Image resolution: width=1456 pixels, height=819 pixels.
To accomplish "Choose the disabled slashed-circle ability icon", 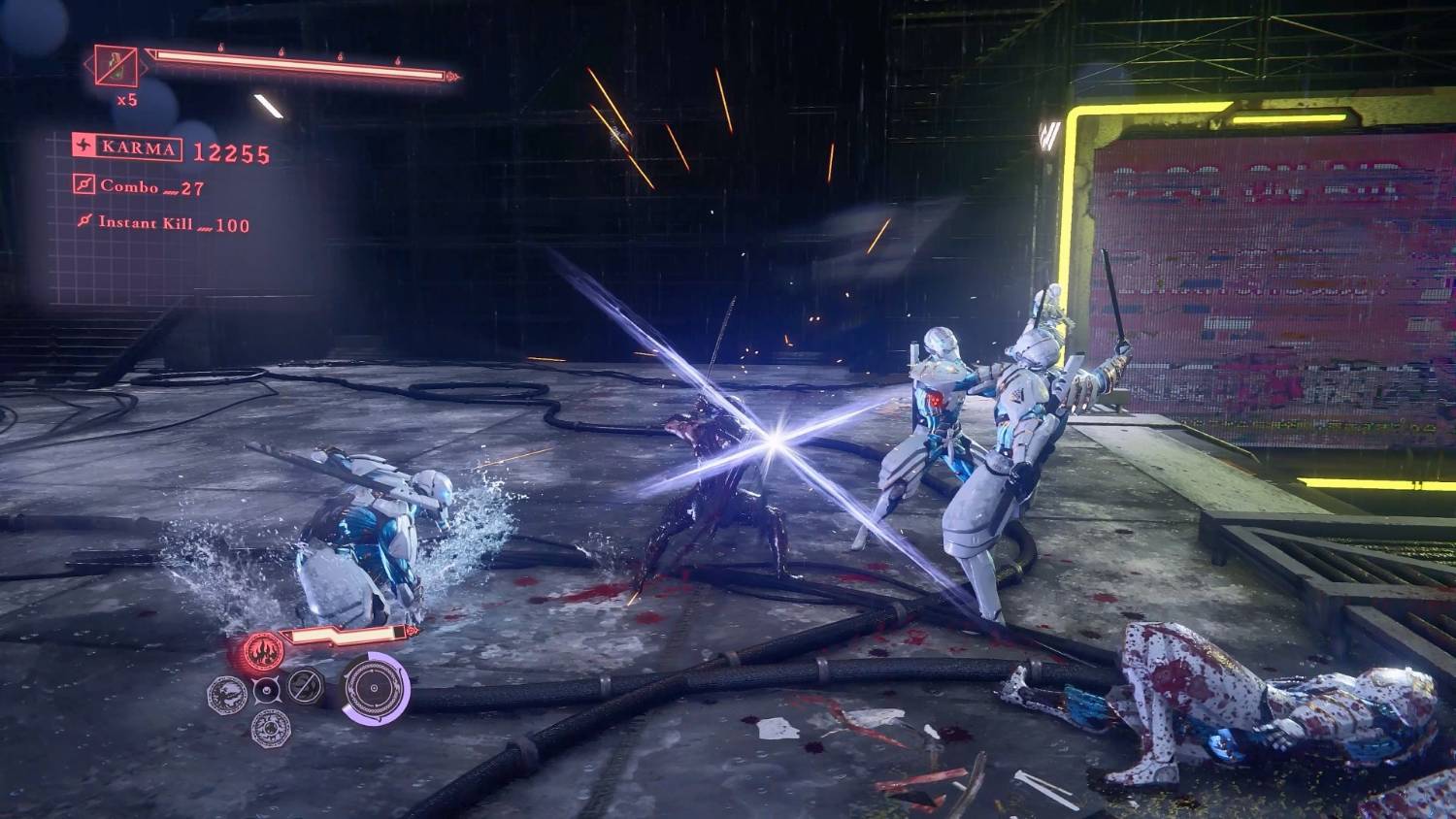I will click(x=305, y=685).
